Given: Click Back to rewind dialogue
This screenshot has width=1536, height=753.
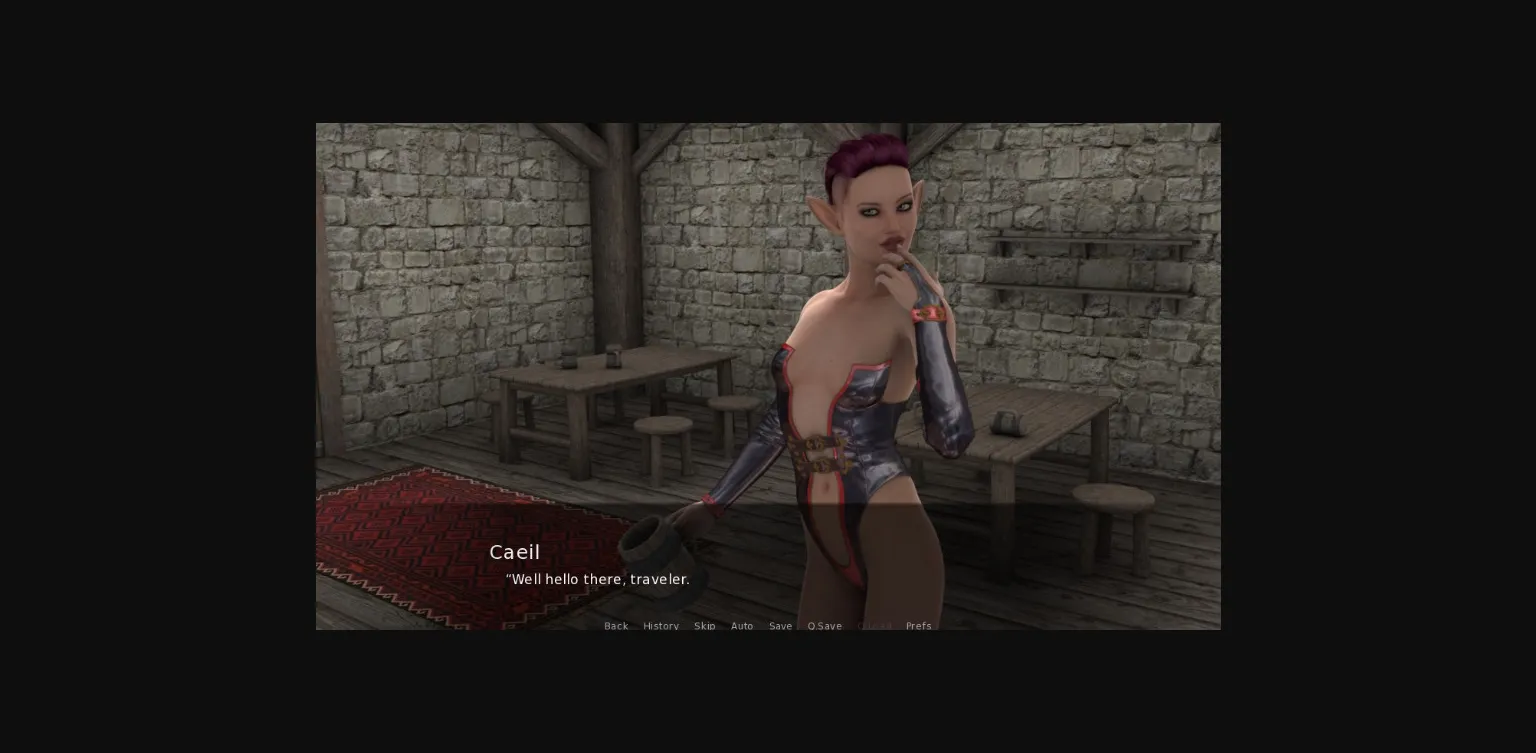Looking at the screenshot, I should (616, 626).
